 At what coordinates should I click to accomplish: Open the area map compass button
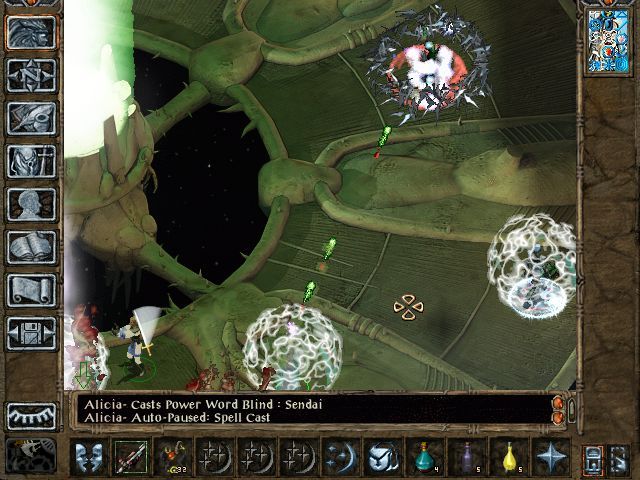pos(31,75)
